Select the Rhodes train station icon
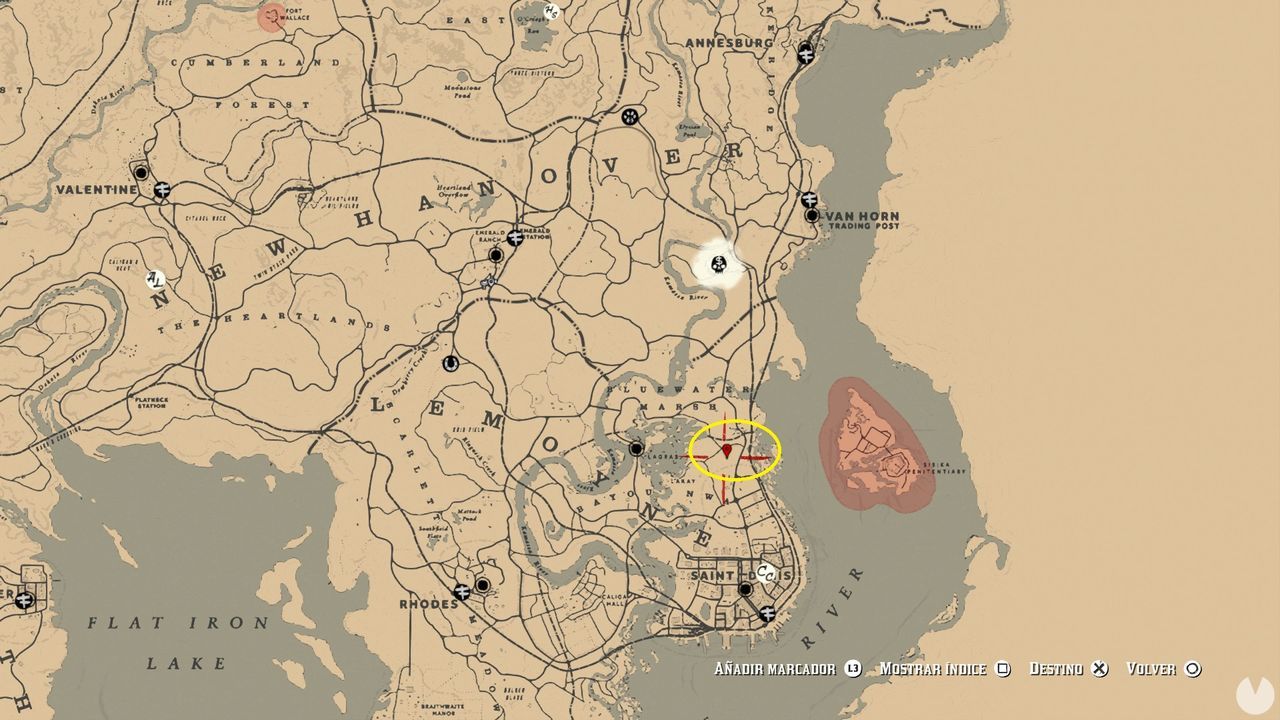The width and height of the screenshot is (1280, 720). 462,592
